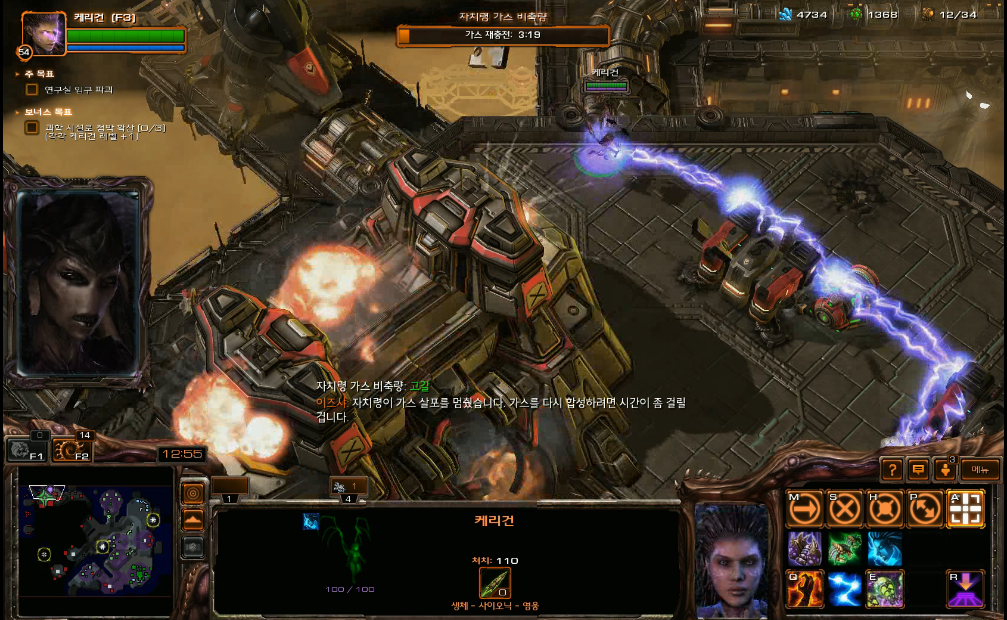Cast the blue chain lightning ability
1007x620 pixels.
point(845,589)
